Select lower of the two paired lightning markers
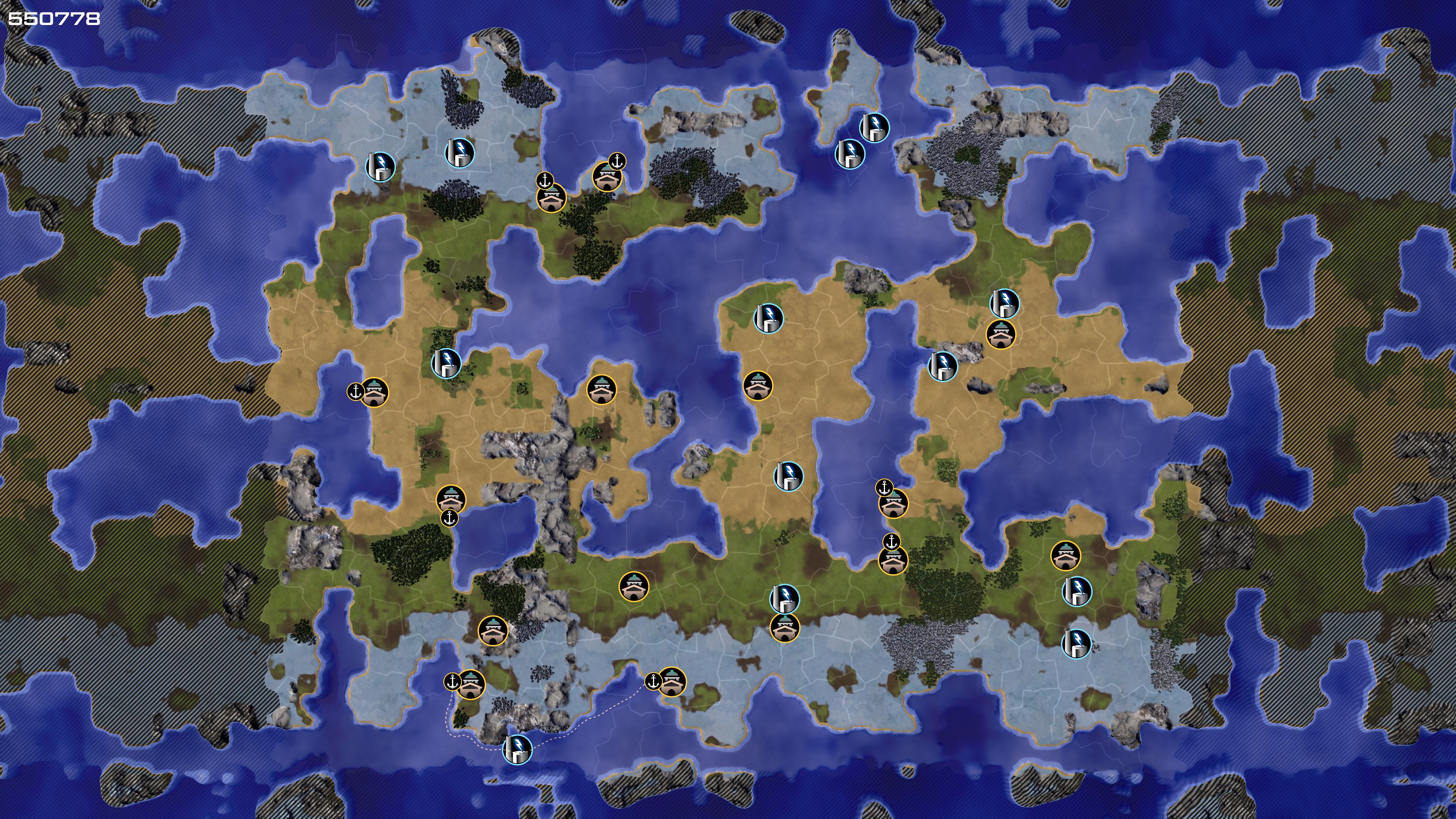Image resolution: width=1456 pixels, height=819 pixels. click(849, 153)
